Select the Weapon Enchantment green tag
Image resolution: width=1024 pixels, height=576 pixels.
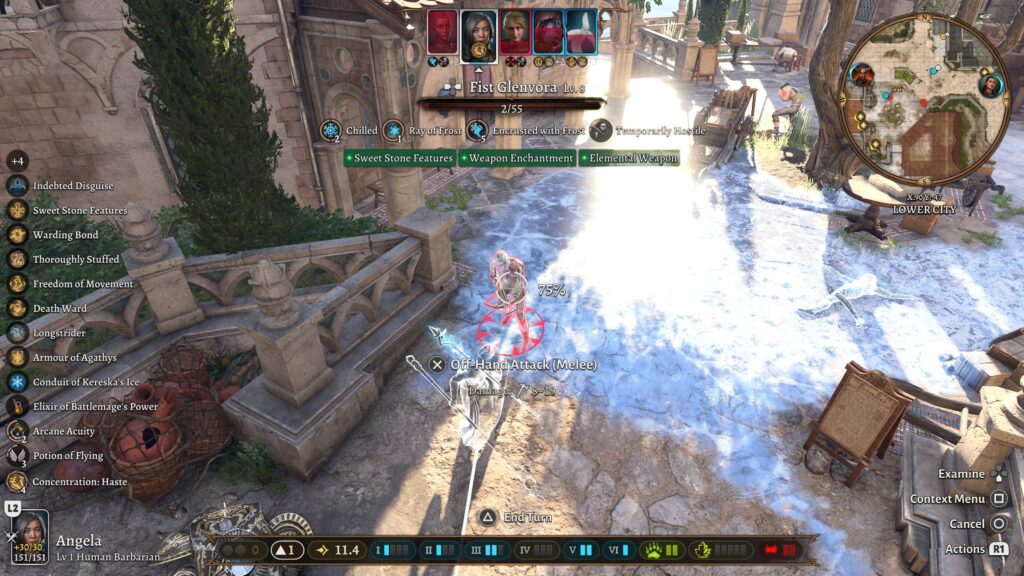(516, 158)
